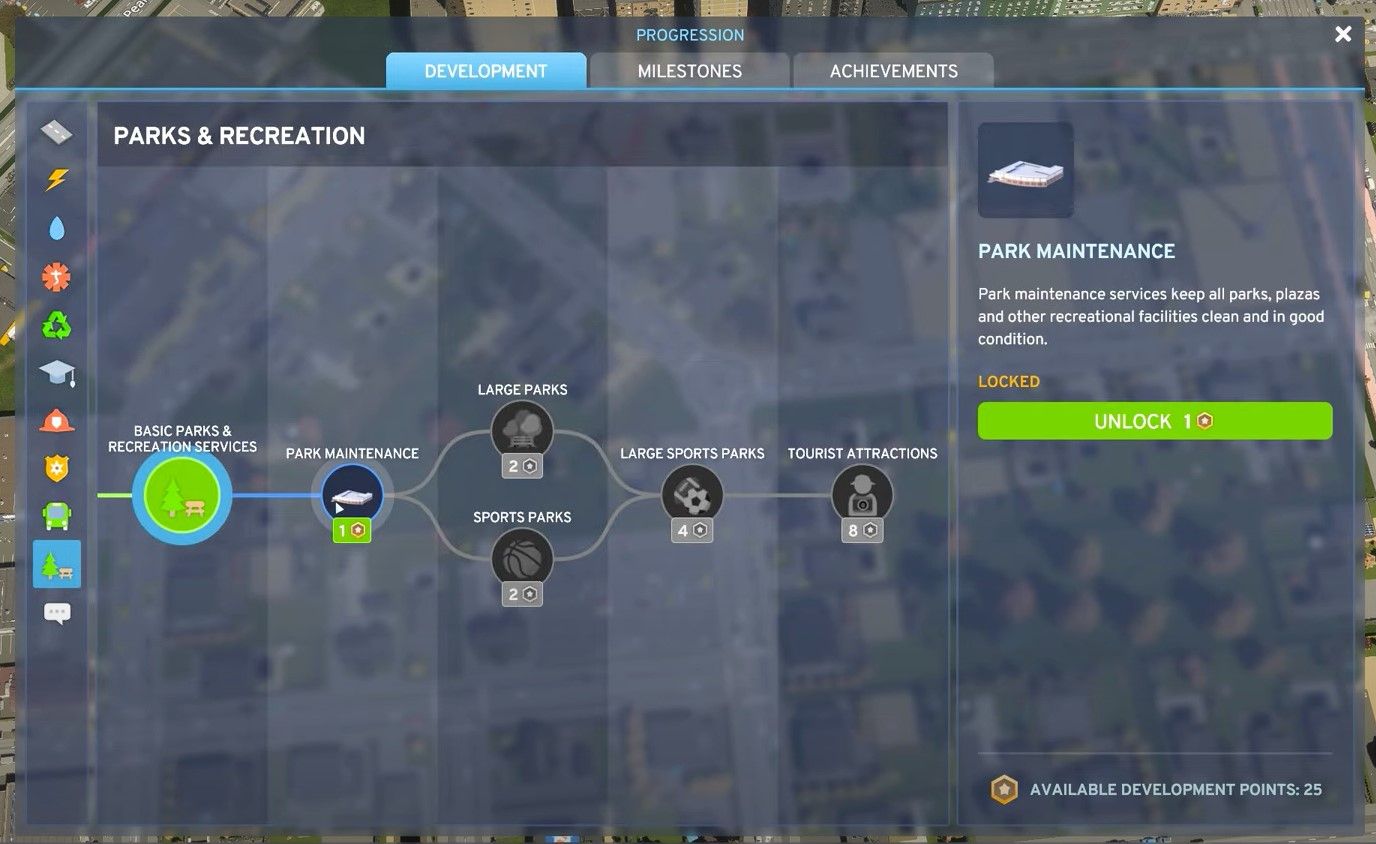
Task: Select the Water & Sewage category icon
Action: coord(57,228)
